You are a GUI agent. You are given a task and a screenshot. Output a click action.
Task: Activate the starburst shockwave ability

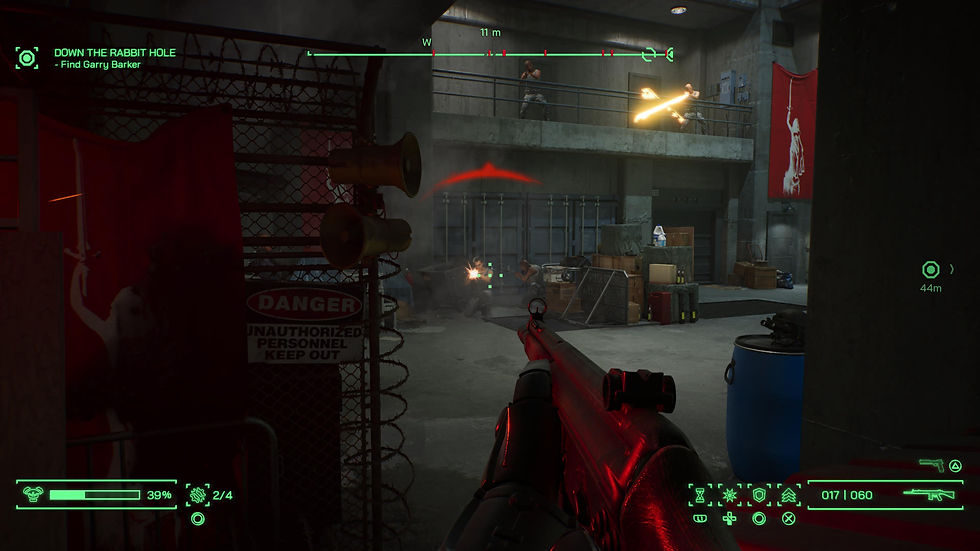[730, 495]
